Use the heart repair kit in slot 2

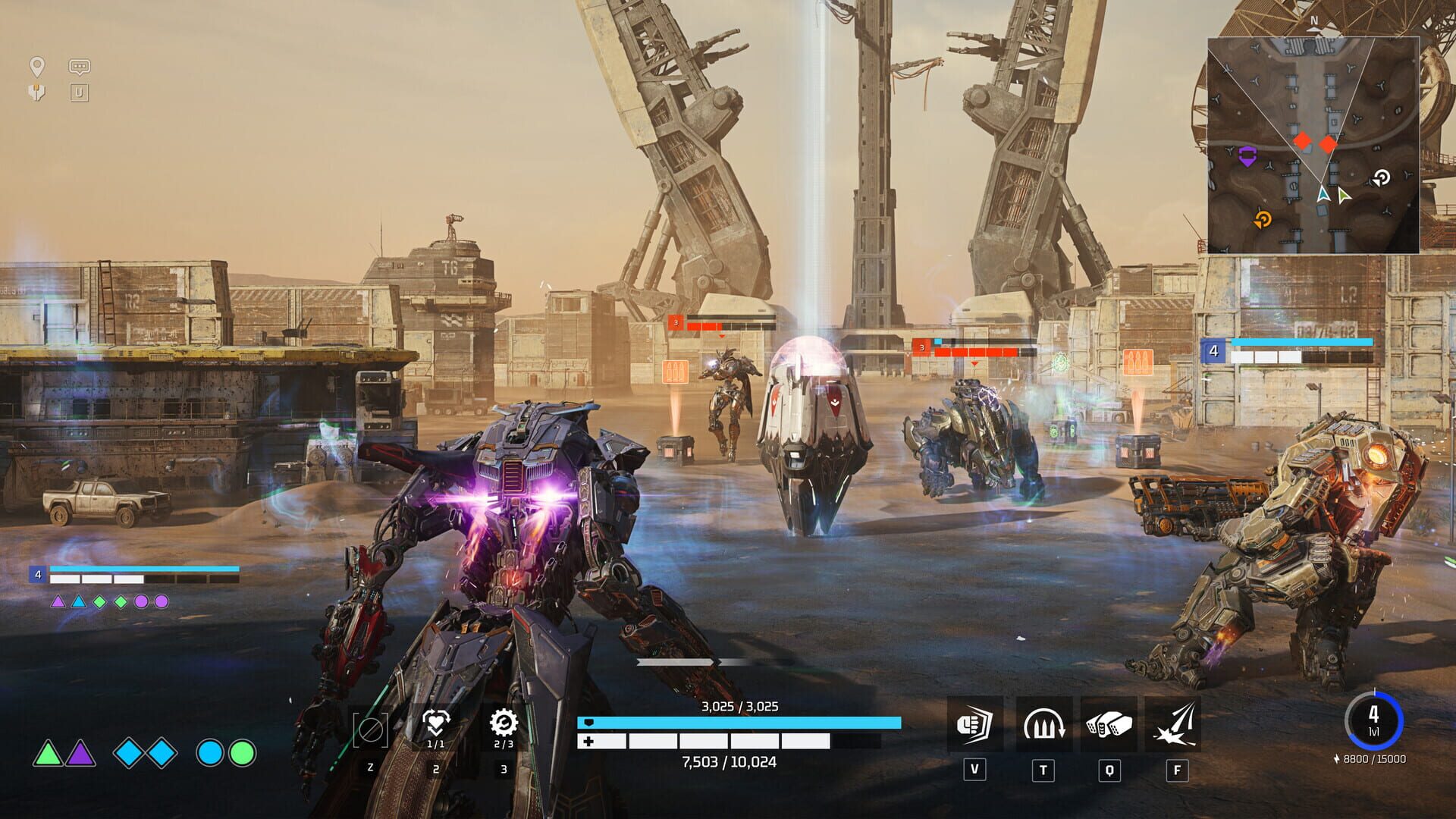tap(436, 724)
